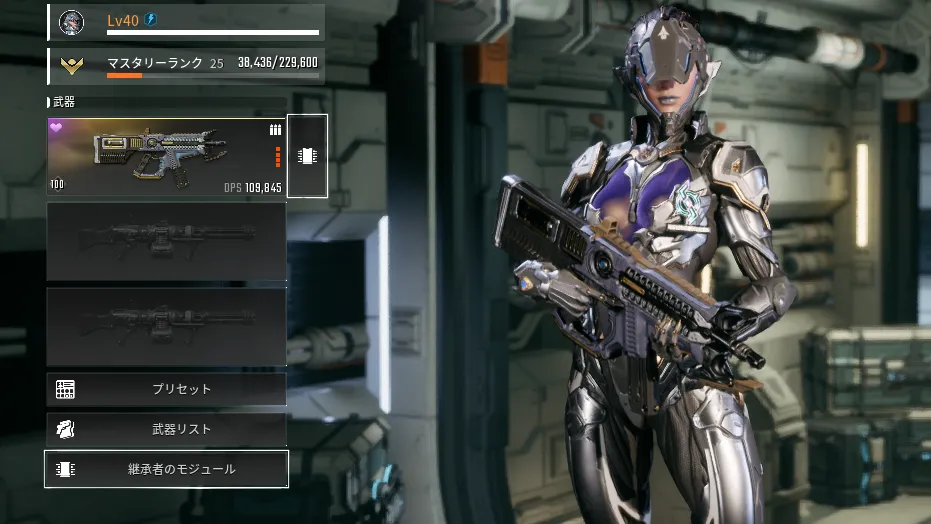View the マスタリーランク panel
The width and height of the screenshot is (931, 524).
pyautogui.click(x=186, y=65)
